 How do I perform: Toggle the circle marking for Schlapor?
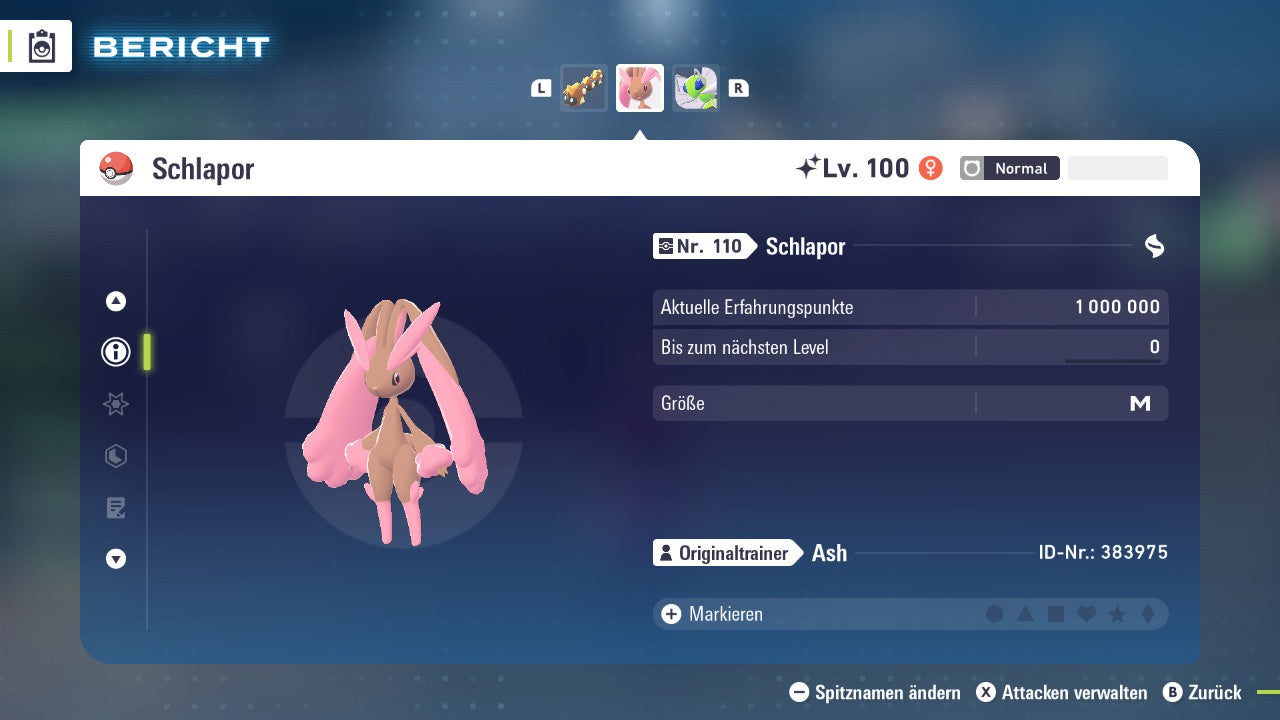tap(995, 614)
